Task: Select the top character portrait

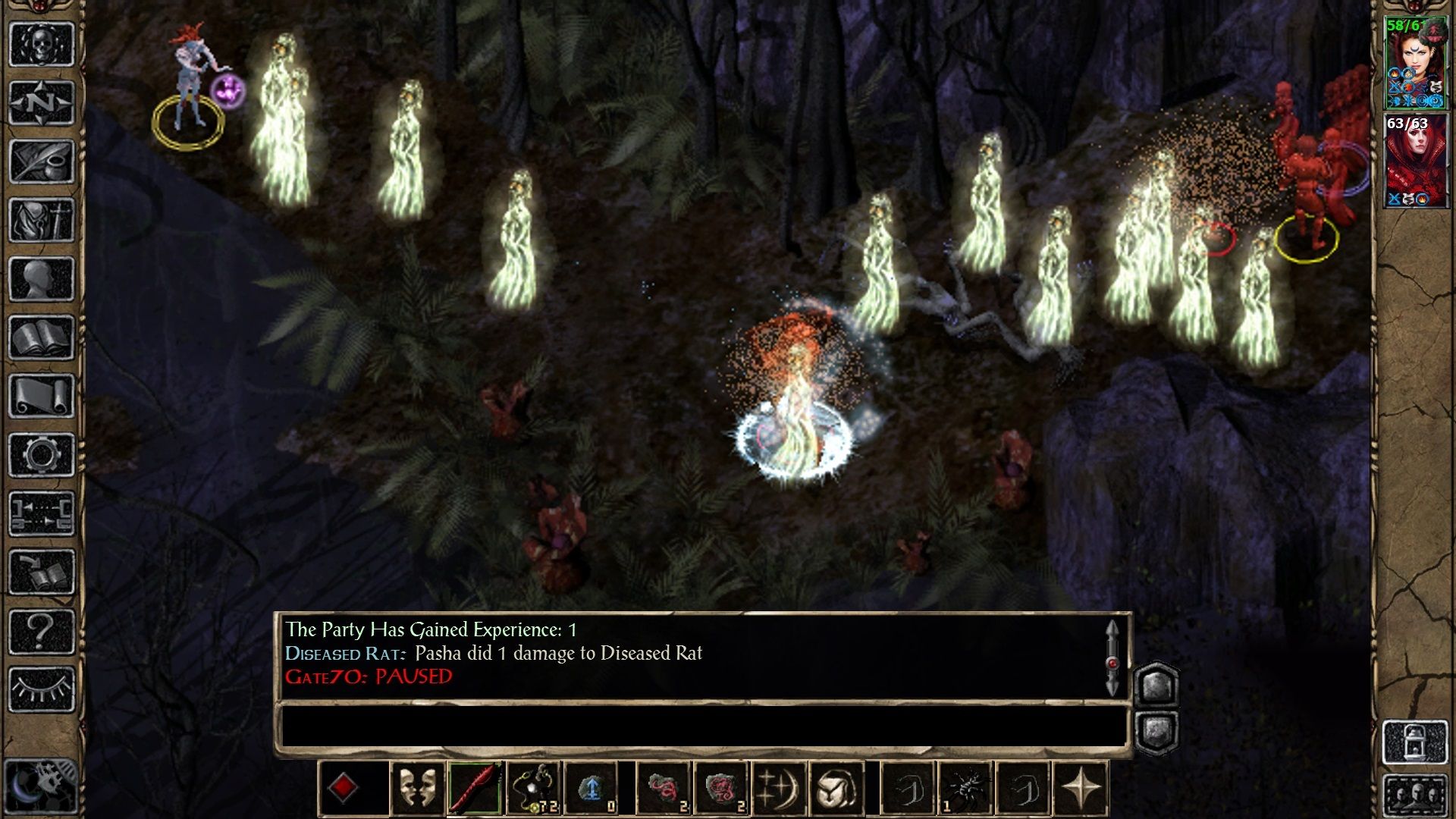Action: click(x=1415, y=64)
